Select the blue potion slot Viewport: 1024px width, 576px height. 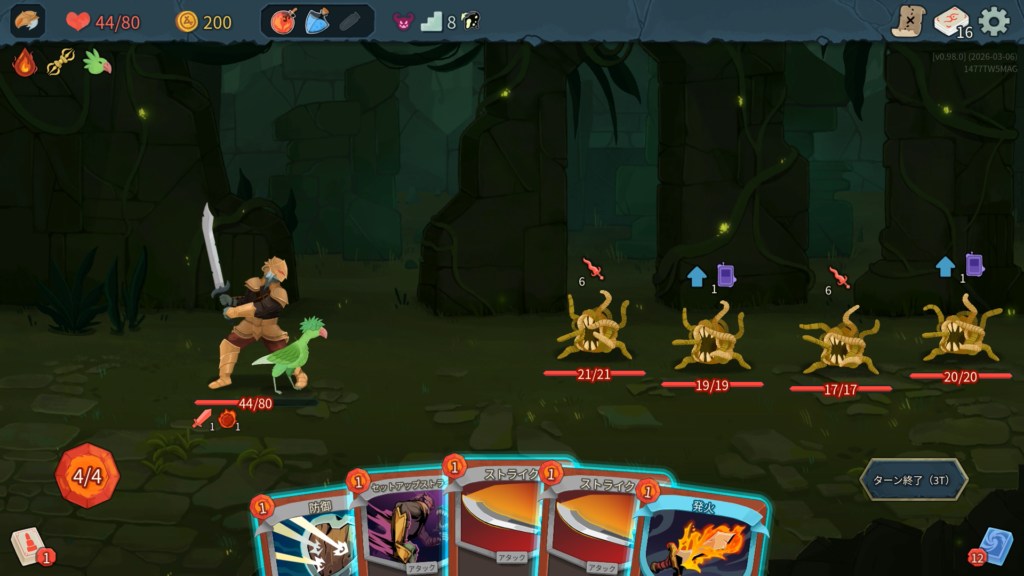[317, 21]
